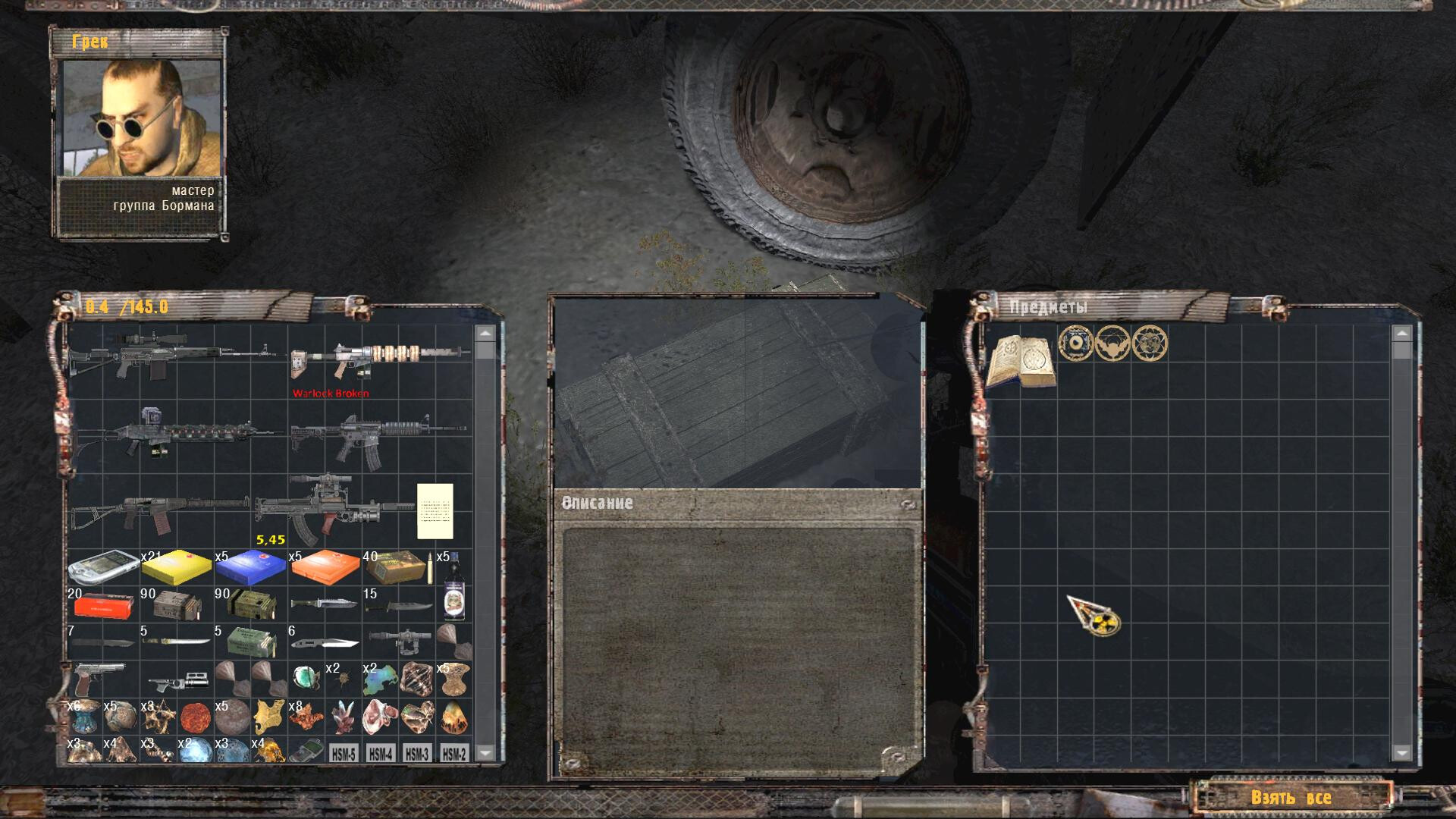Select the detached PSO rifle scope
Screen dimensions: 1456x819
[x=399, y=639]
